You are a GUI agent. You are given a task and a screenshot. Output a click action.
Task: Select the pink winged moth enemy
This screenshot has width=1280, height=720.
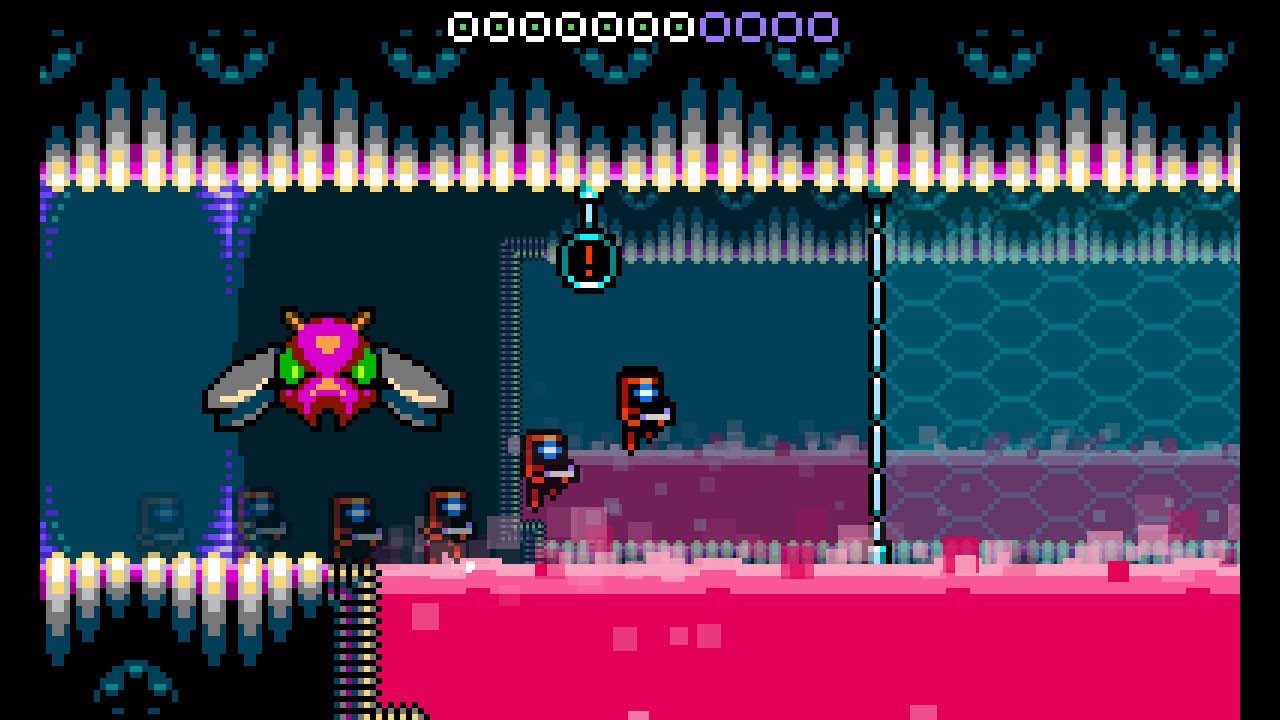330,370
